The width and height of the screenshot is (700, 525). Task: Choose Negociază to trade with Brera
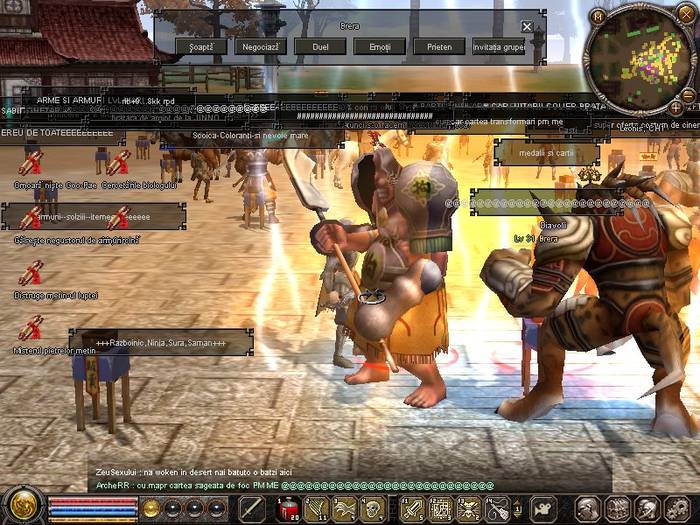click(x=260, y=46)
